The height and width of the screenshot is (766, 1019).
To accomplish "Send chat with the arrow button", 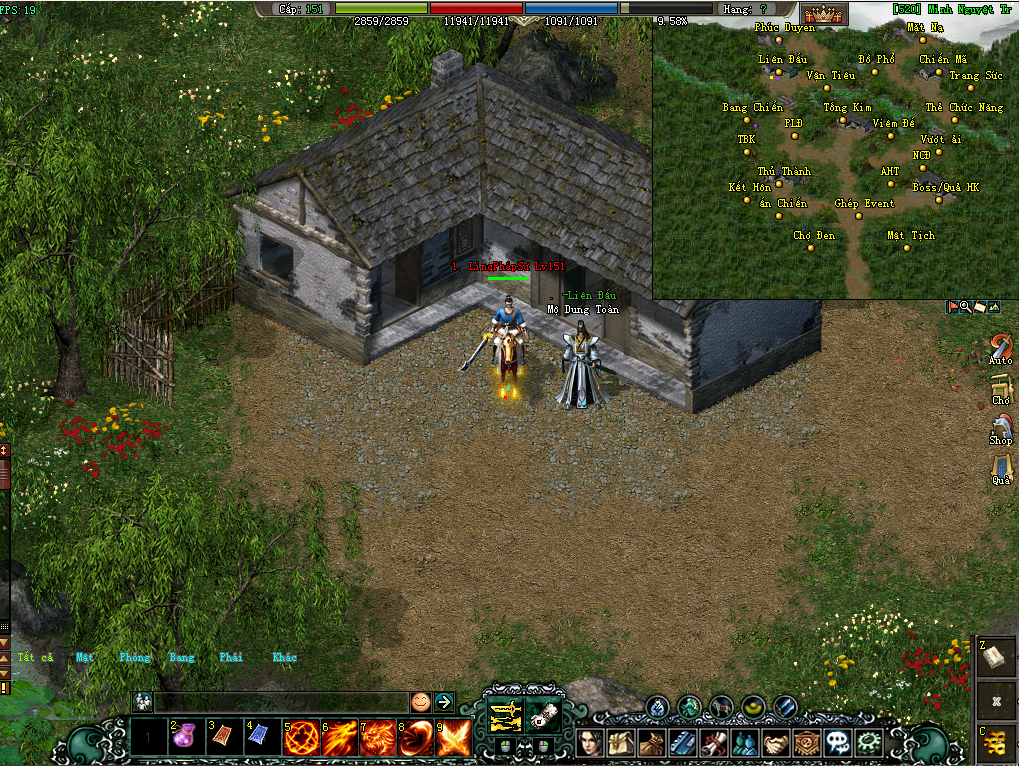I will (443, 702).
